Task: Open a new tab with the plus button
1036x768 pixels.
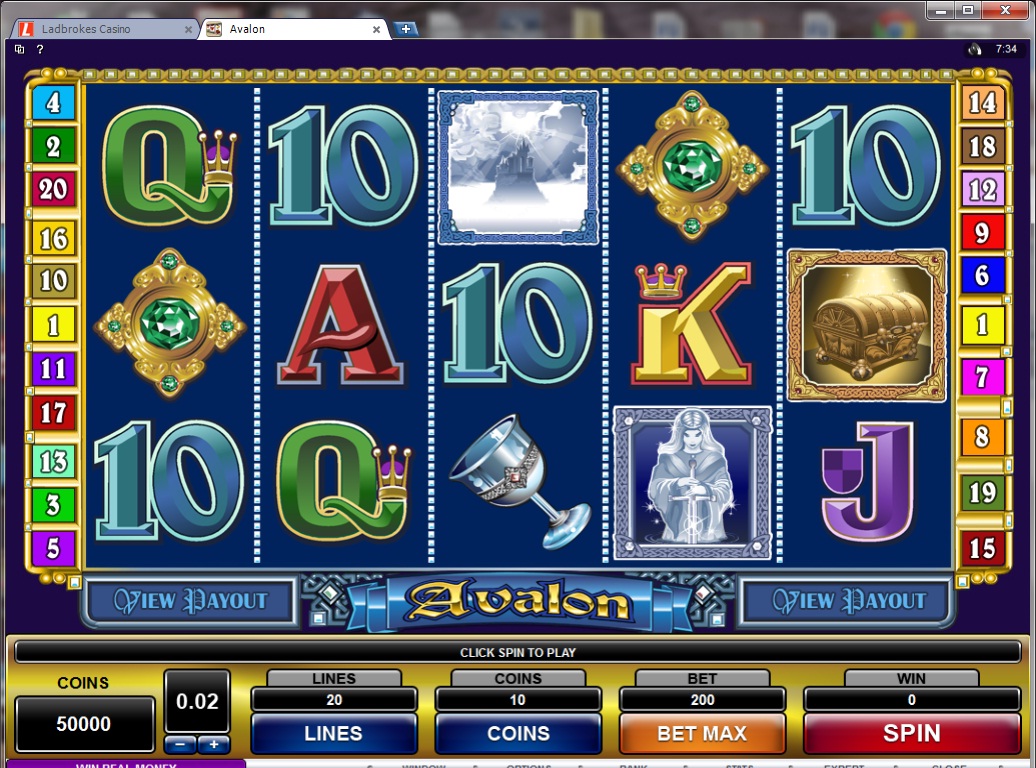Action: click(x=406, y=29)
